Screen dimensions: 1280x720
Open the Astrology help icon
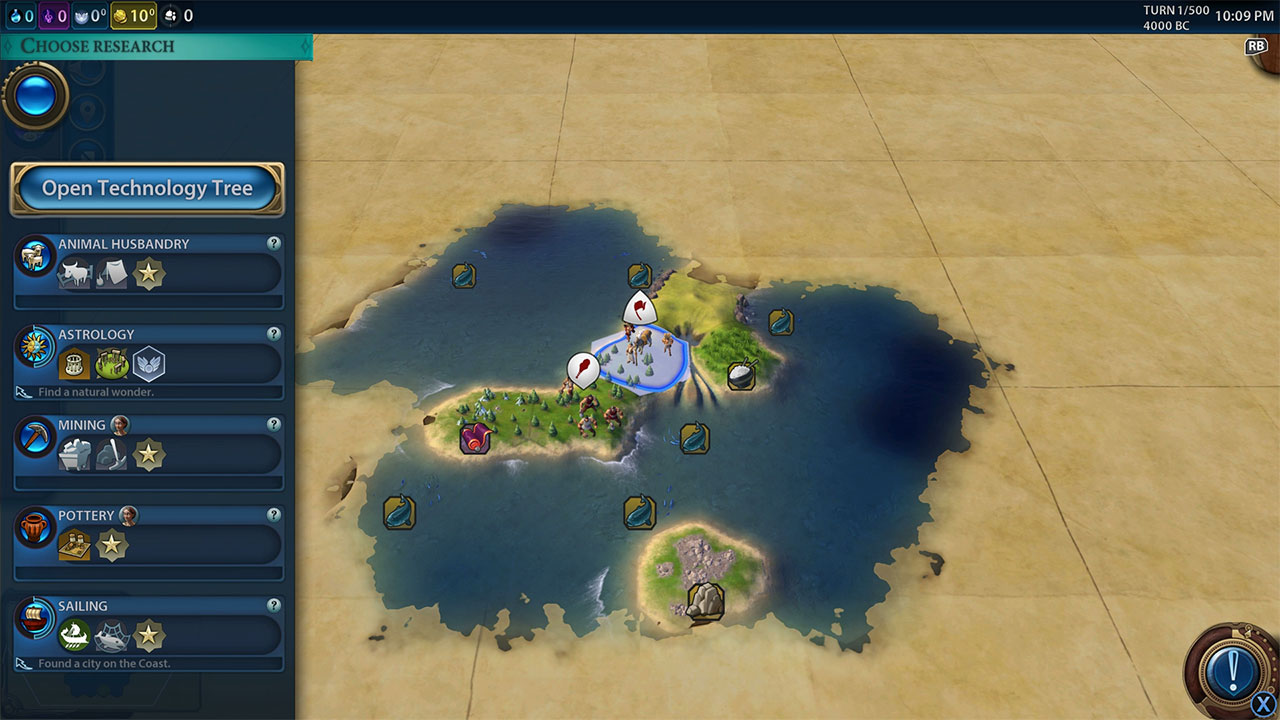coord(273,334)
